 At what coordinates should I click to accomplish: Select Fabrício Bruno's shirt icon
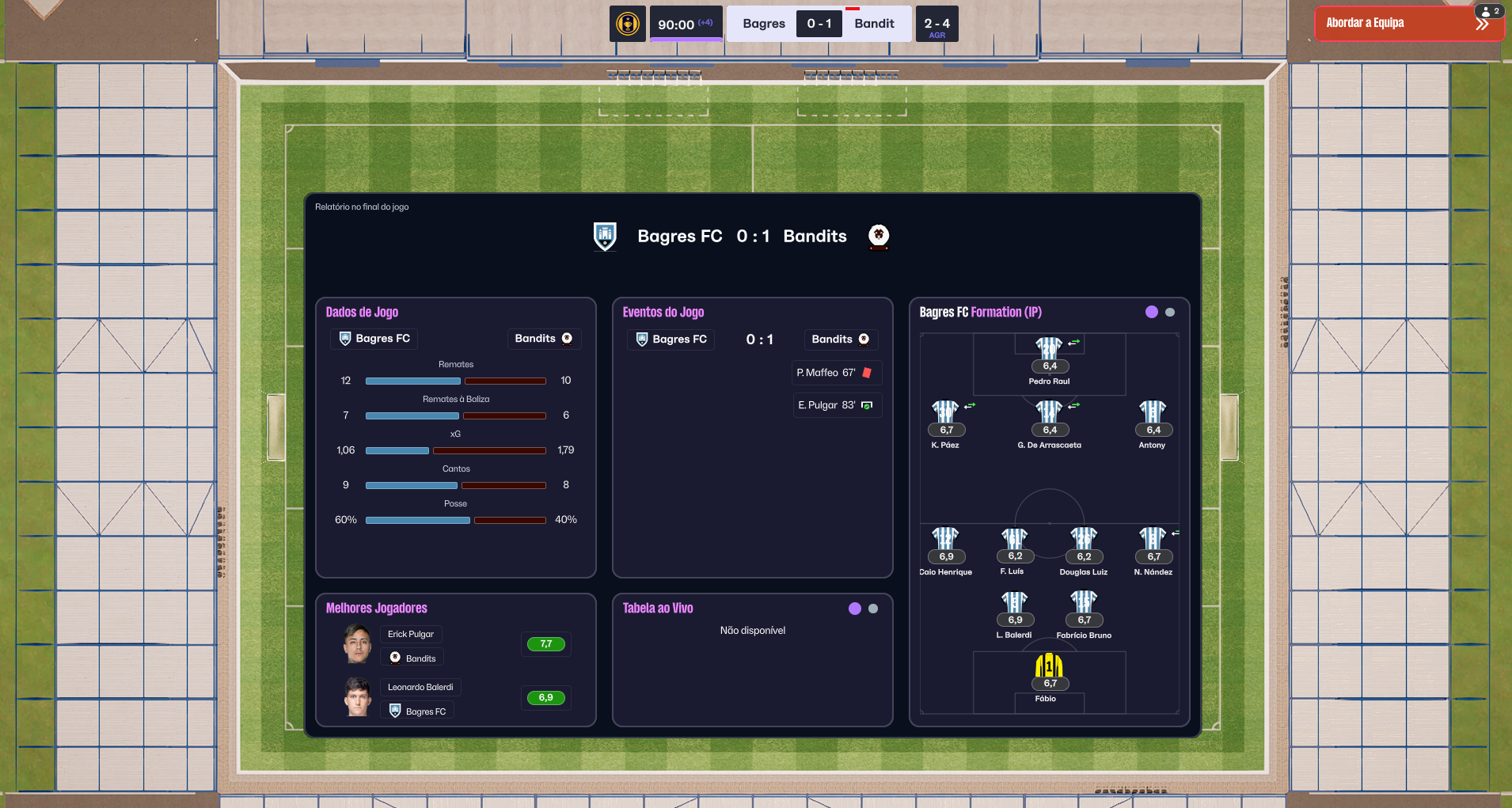(1083, 603)
